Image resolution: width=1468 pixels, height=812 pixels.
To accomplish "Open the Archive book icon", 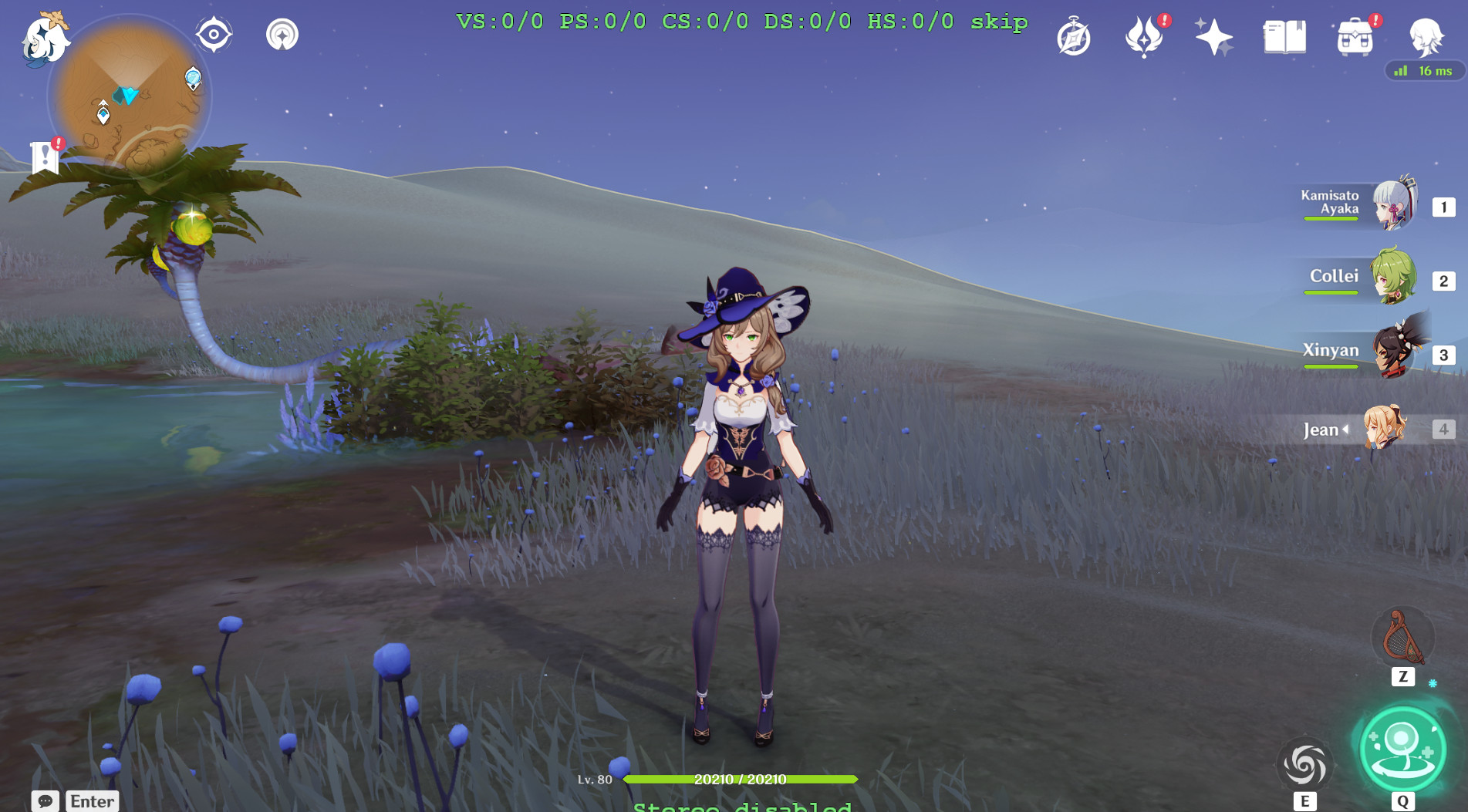I will (x=1285, y=35).
